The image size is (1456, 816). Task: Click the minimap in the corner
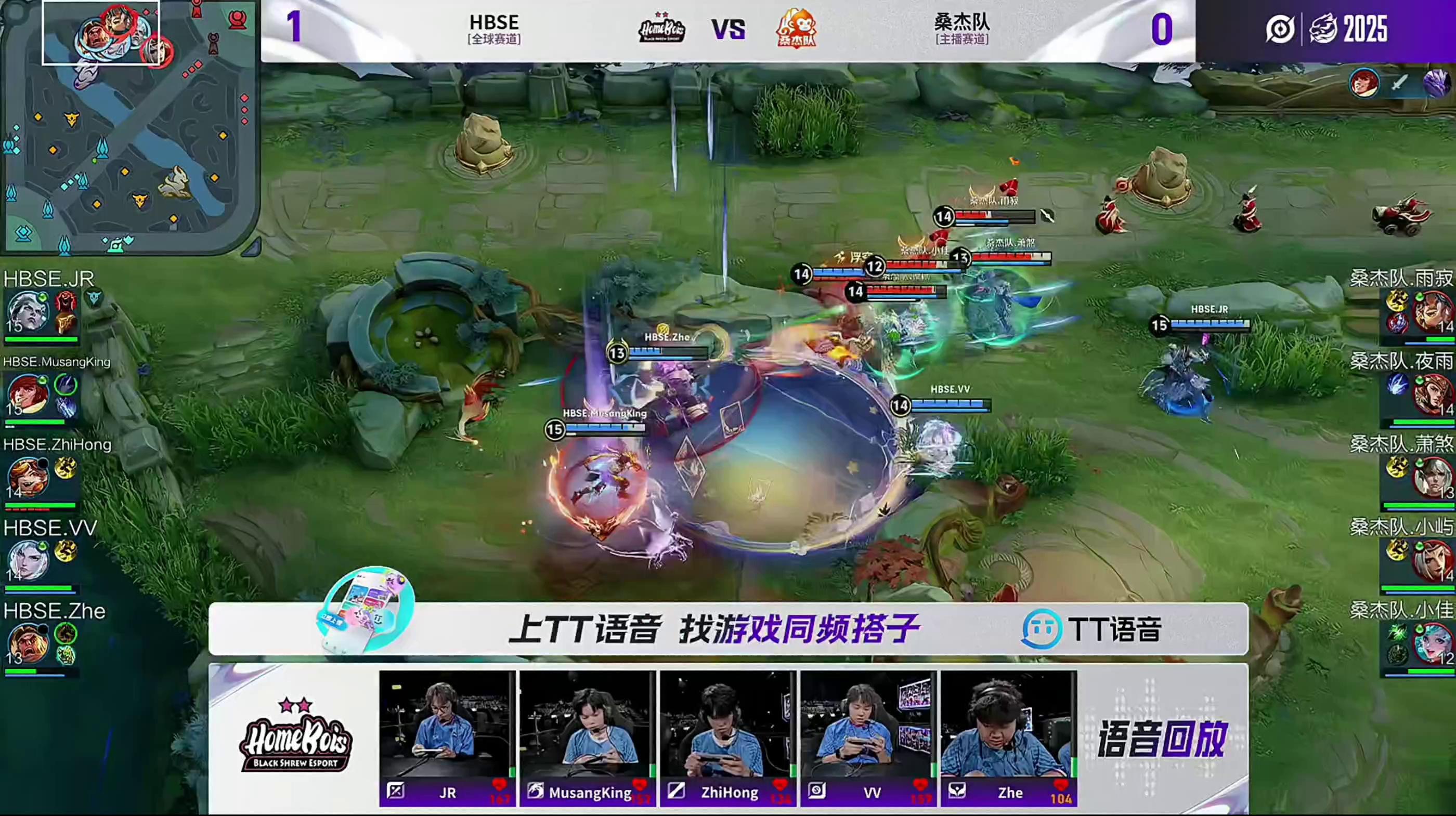click(130, 127)
